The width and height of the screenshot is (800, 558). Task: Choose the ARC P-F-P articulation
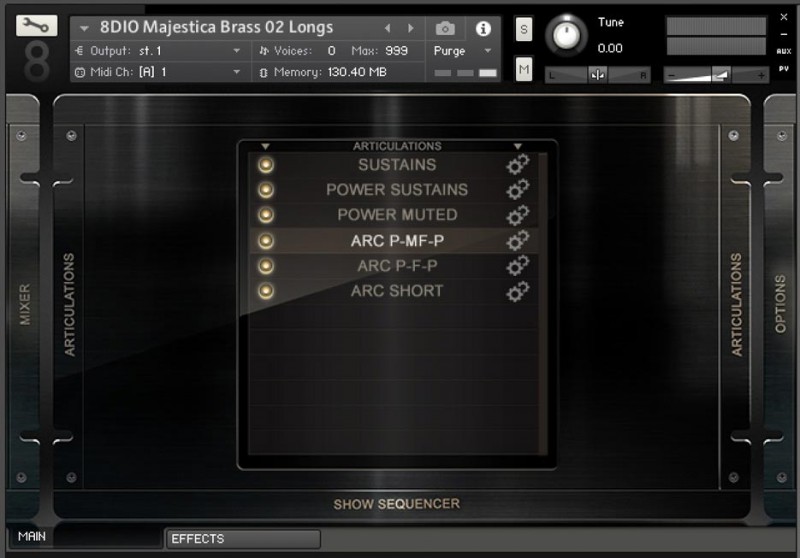pyautogui.click(x=397, y=266)
